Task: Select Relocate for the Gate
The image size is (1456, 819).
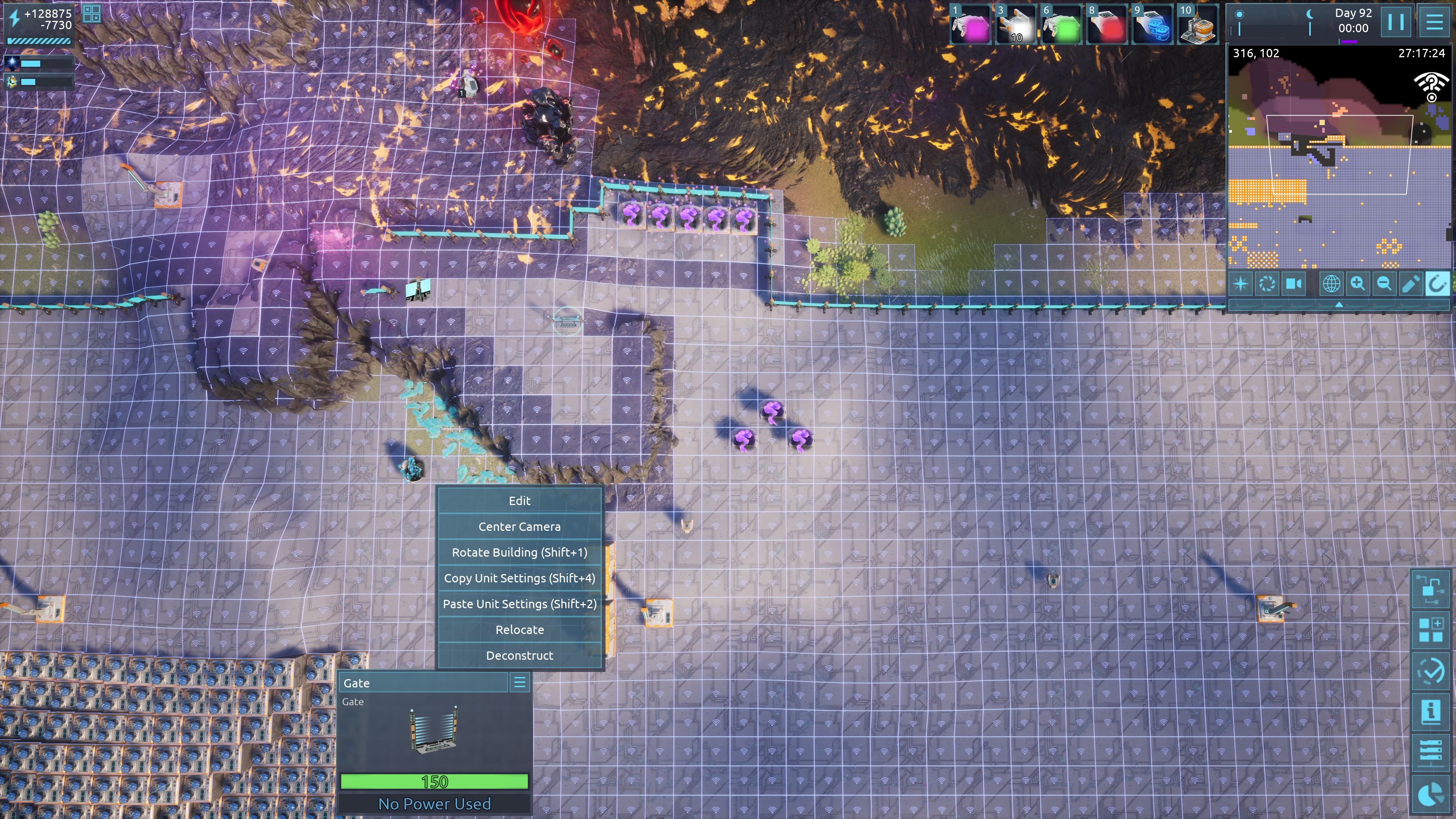Action: click(x=519, y=630)
